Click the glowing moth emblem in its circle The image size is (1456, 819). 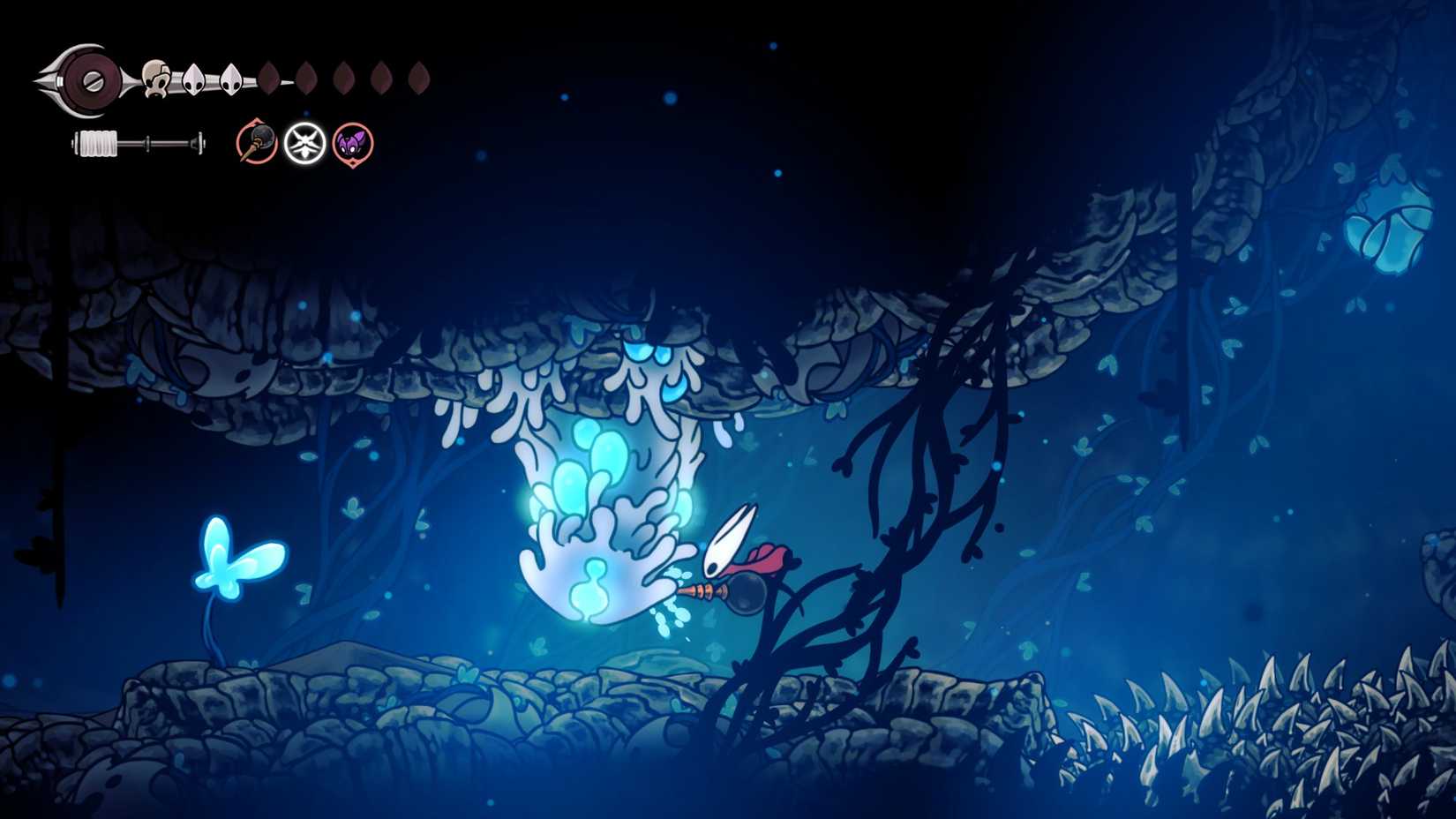click(304, 144)
